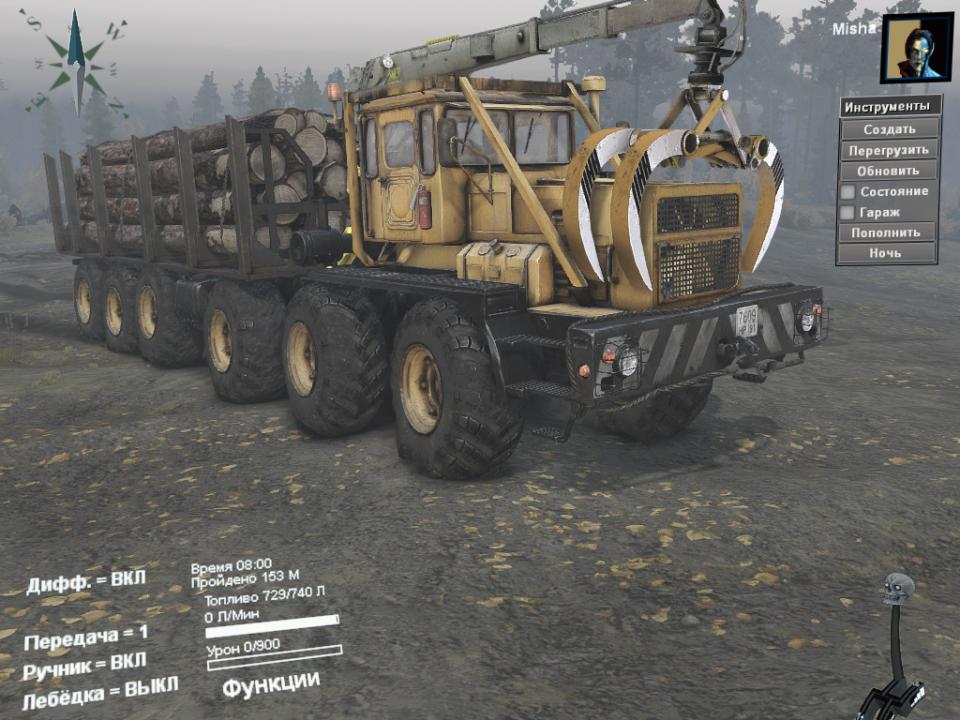Collapse the Инструменты panel header
960x720 pixels.
(x=889, y=106)
